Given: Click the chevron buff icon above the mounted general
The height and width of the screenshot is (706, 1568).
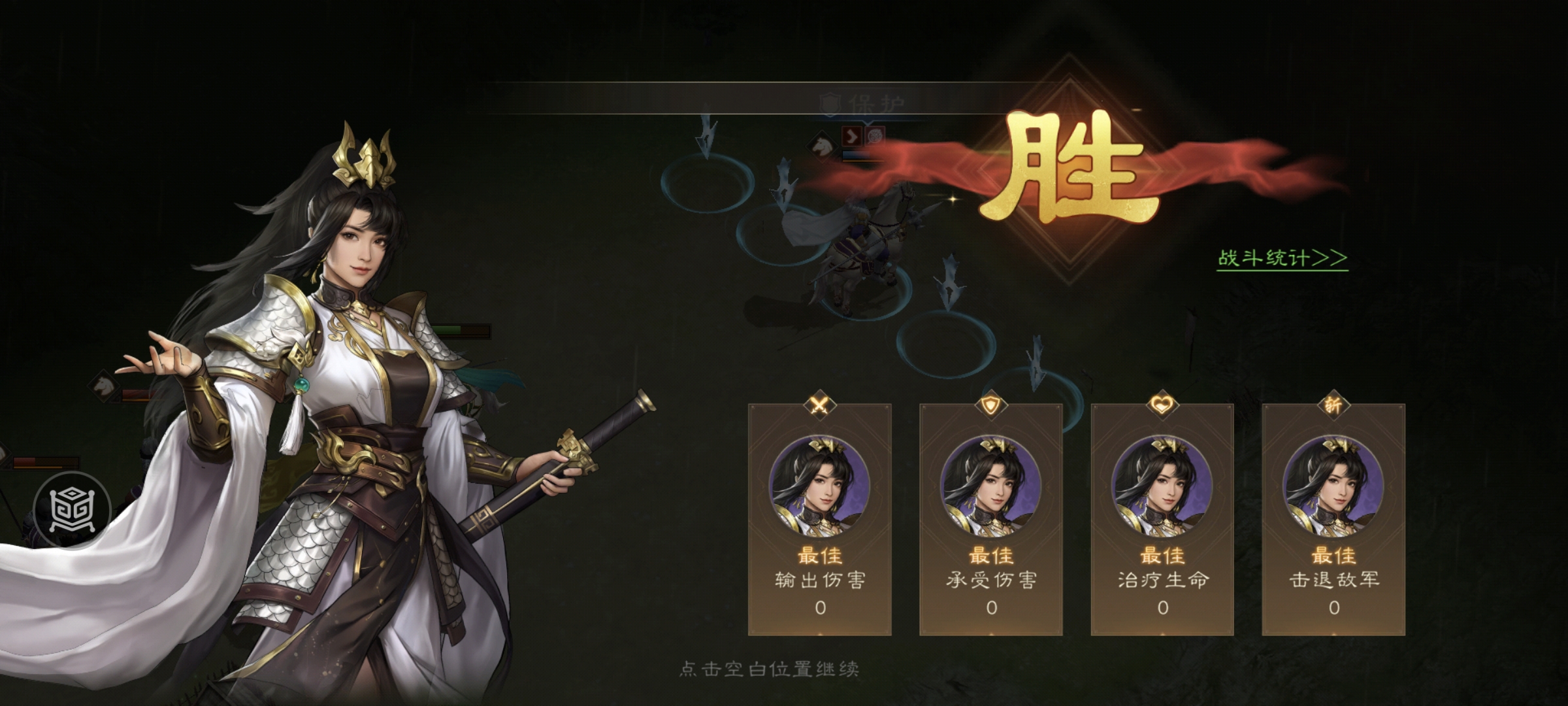Looking at the screenshot, I should (852, 138).
